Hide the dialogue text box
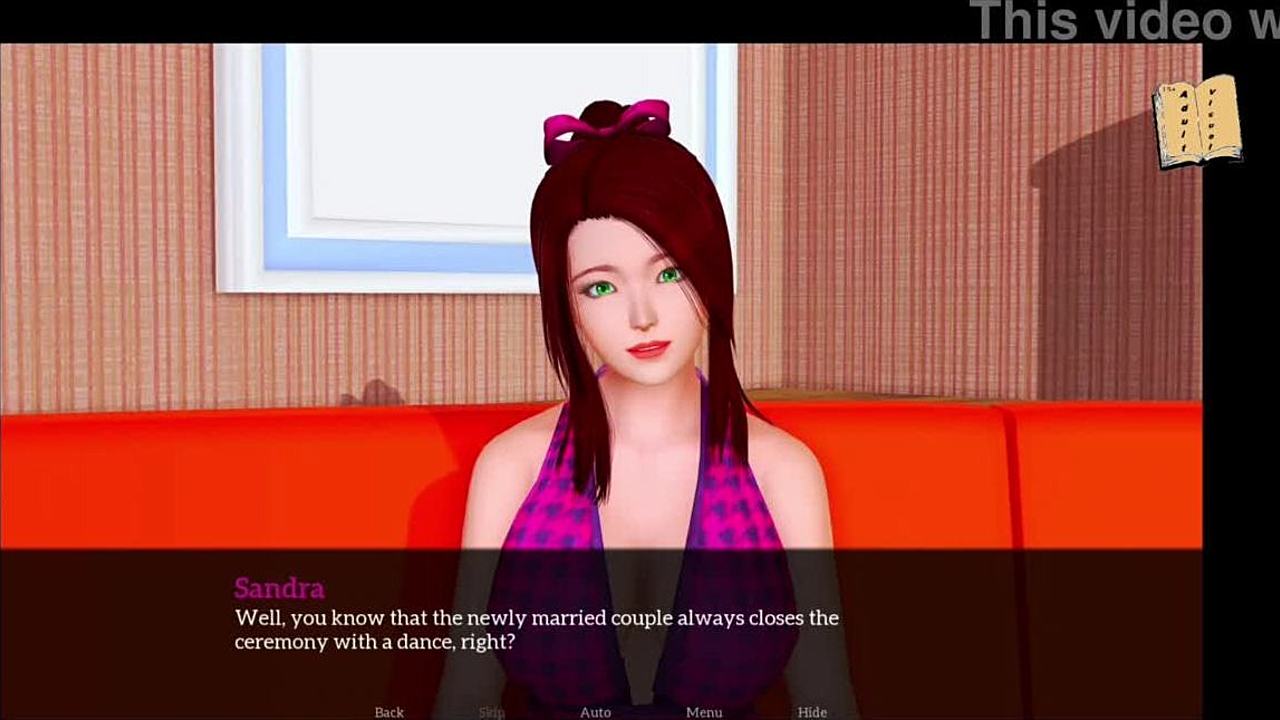 (812, 712)
